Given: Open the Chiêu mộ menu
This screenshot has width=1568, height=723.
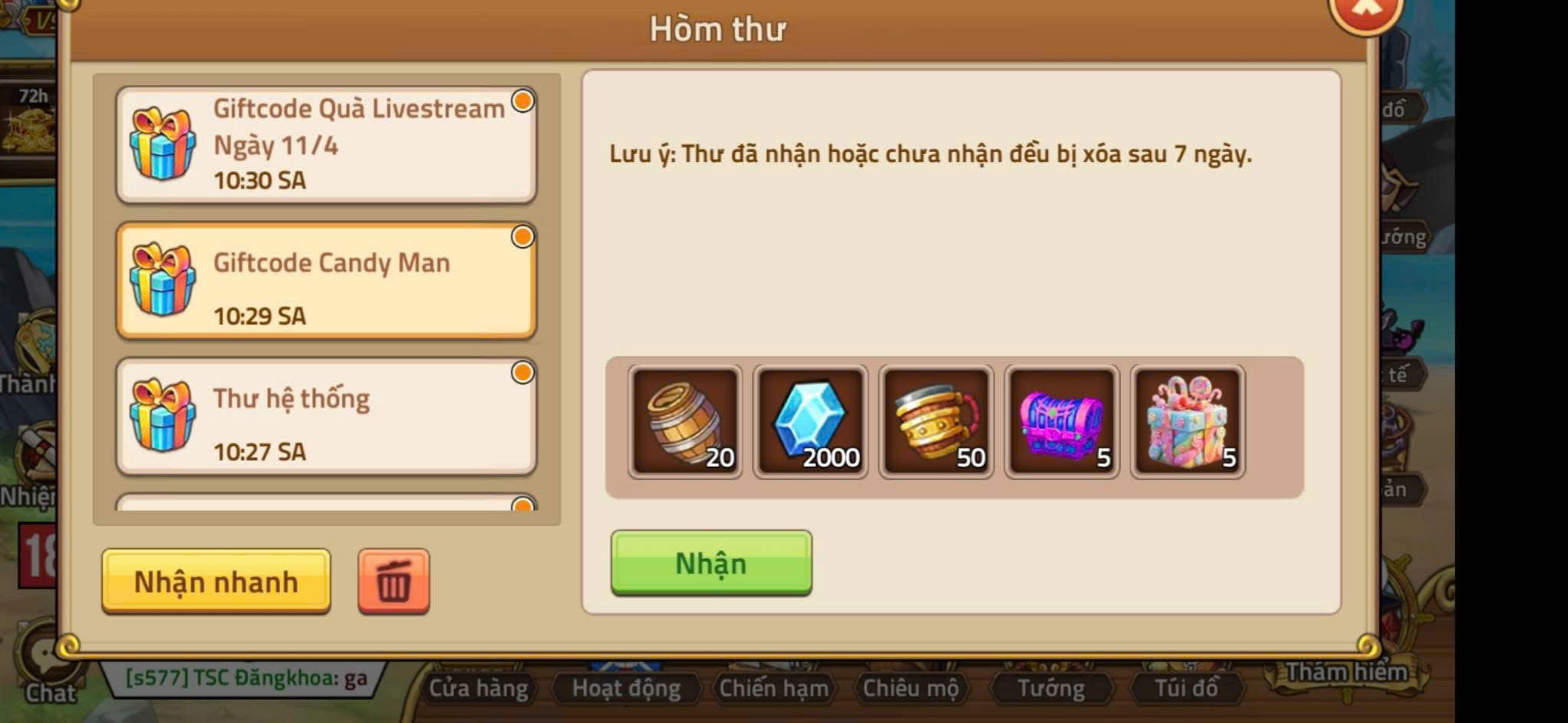Looking at the screenshot, I should pos(913,688).
